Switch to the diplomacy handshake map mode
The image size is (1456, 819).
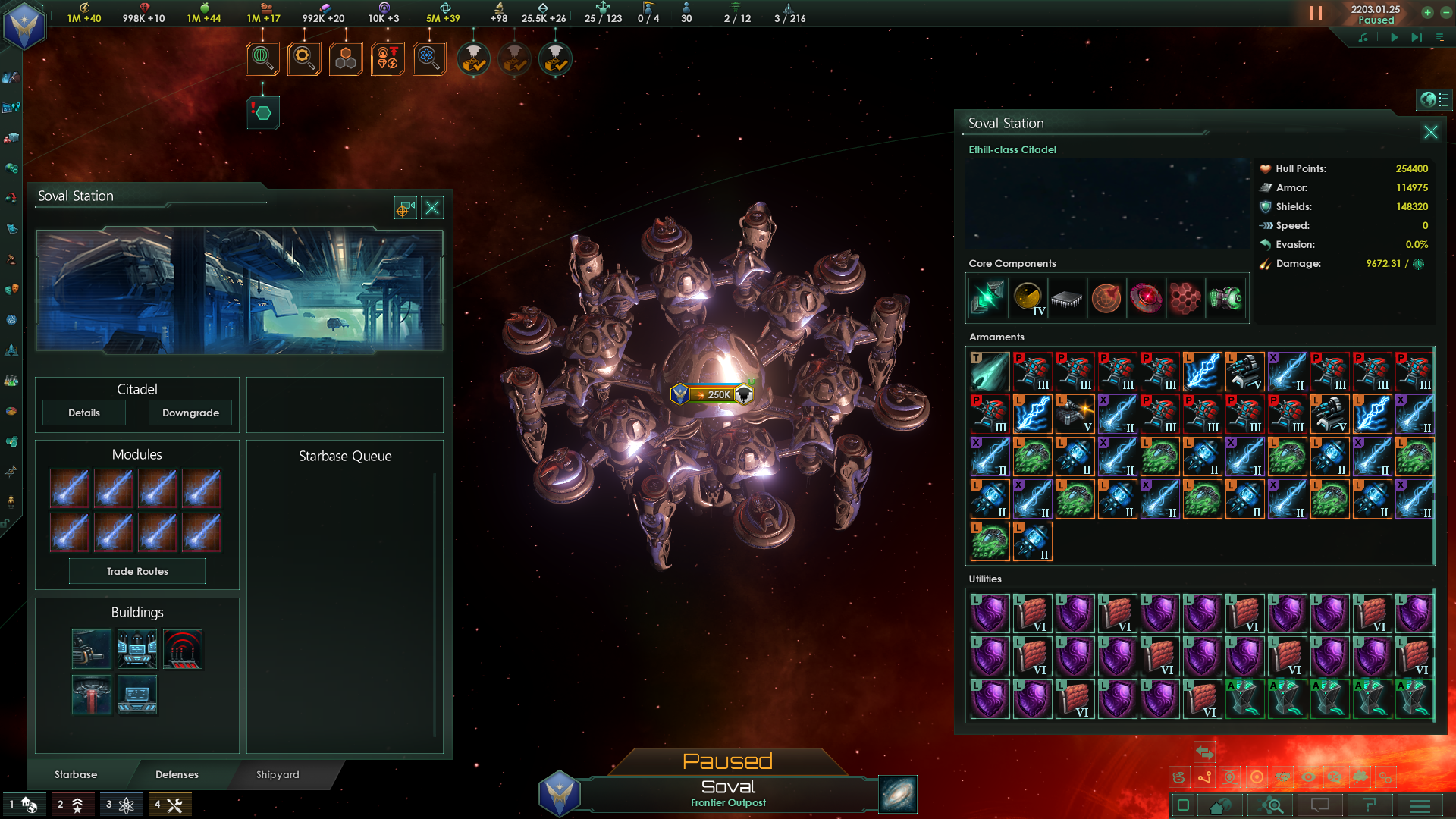[x=1284, y=777]
